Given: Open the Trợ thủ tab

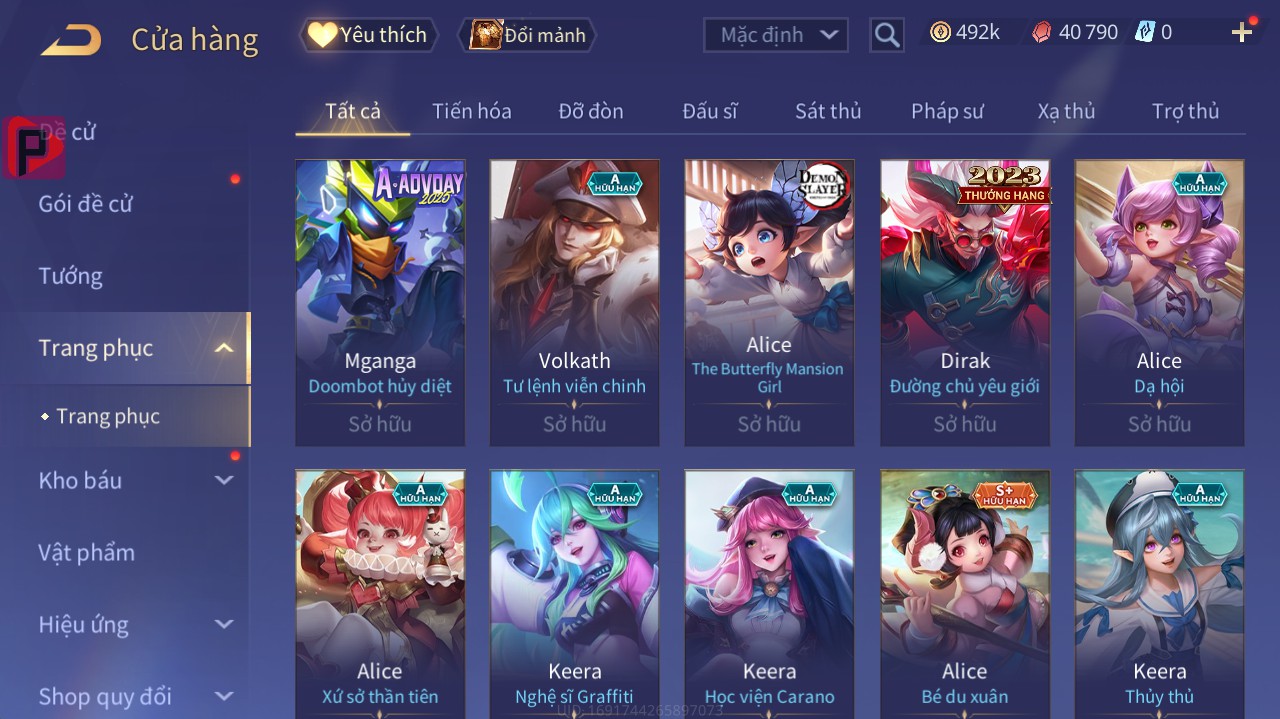Looking at the screenshot, I should (1185, 111).
